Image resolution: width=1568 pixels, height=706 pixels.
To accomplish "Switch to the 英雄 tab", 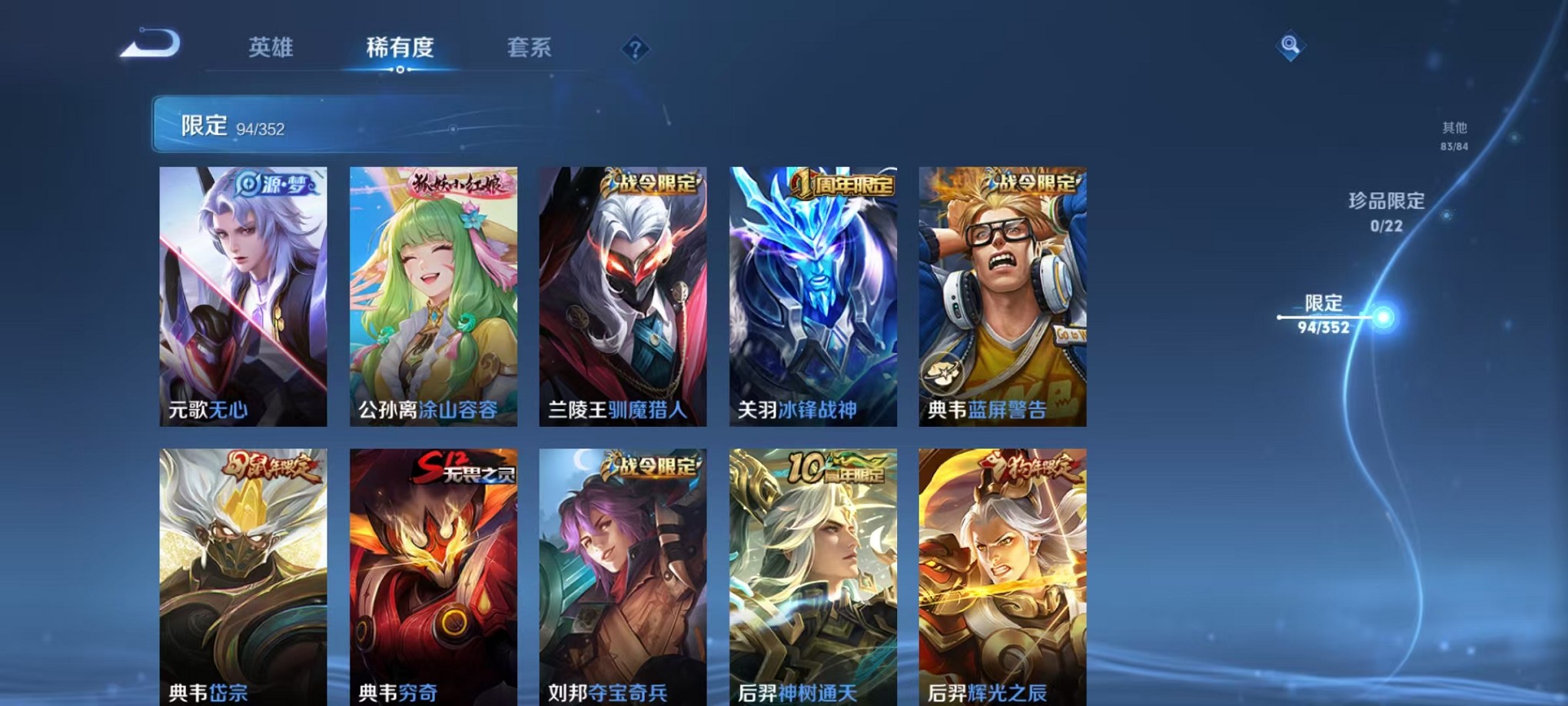I will pyautogui.click(x=268, y=48).
